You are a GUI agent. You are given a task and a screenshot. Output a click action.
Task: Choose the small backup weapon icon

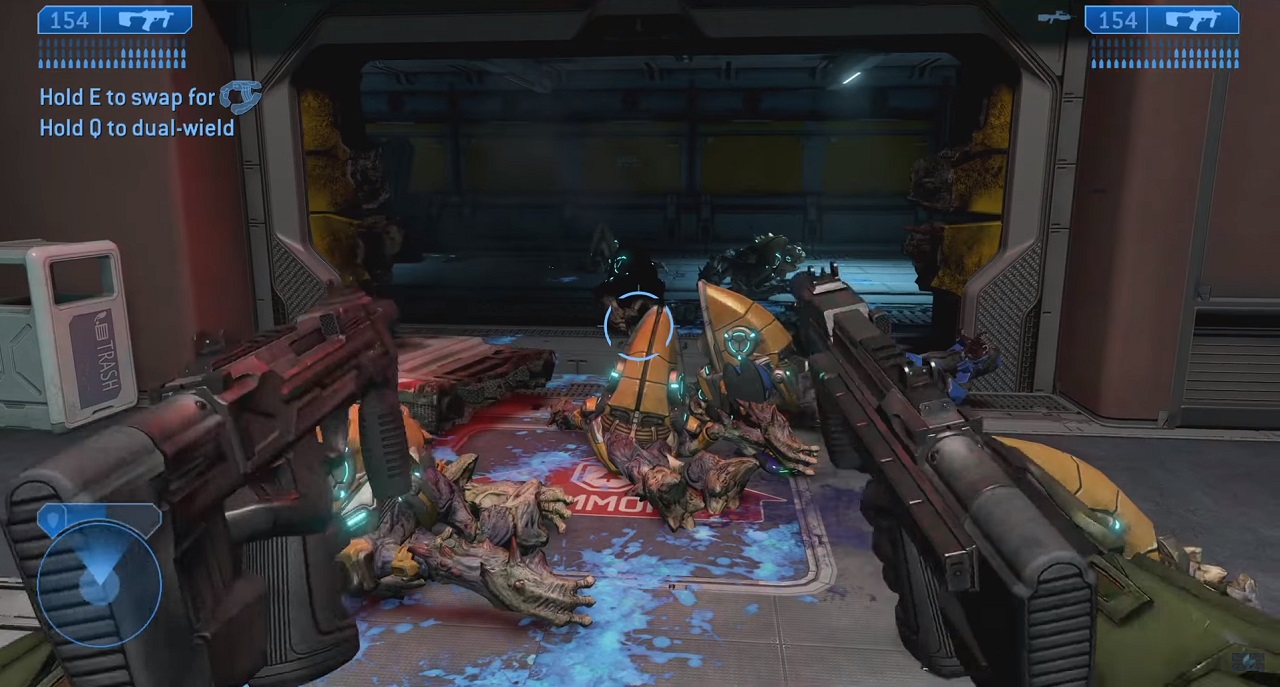(1055, 17)
